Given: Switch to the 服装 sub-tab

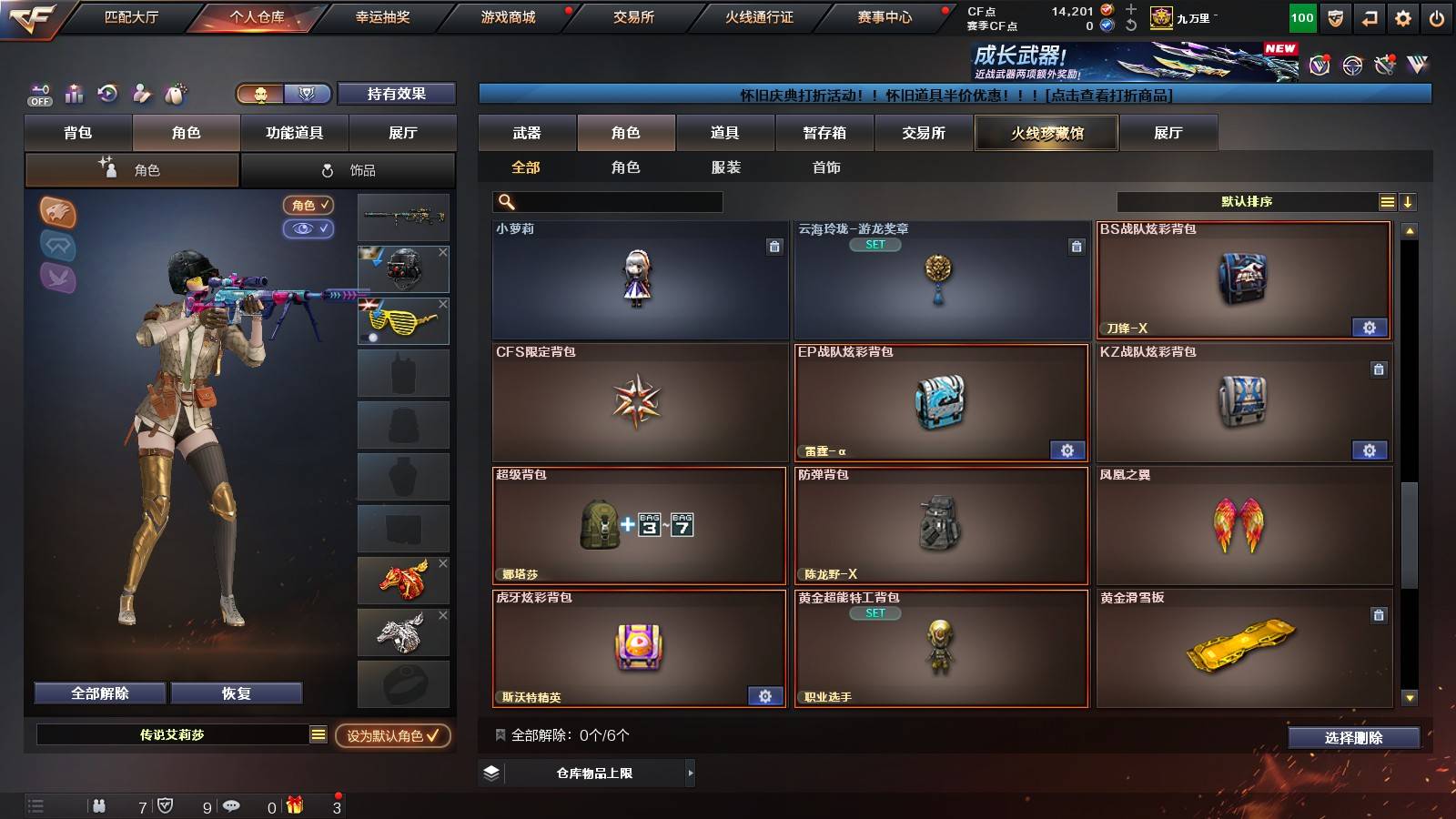Looking at the screenshot, I should coord(725,167).
